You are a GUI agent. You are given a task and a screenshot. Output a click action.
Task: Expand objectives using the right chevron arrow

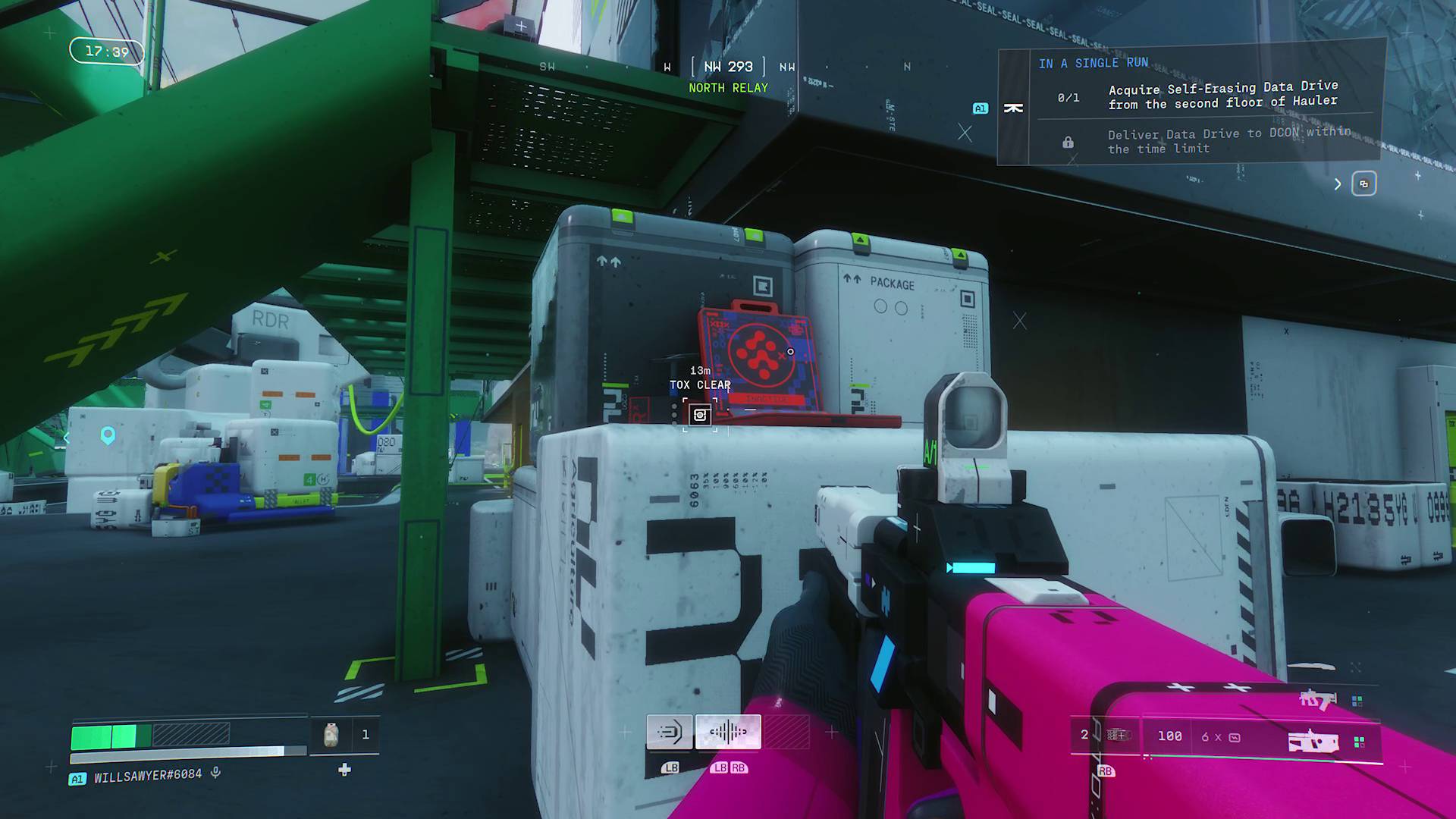[1337, 184]
